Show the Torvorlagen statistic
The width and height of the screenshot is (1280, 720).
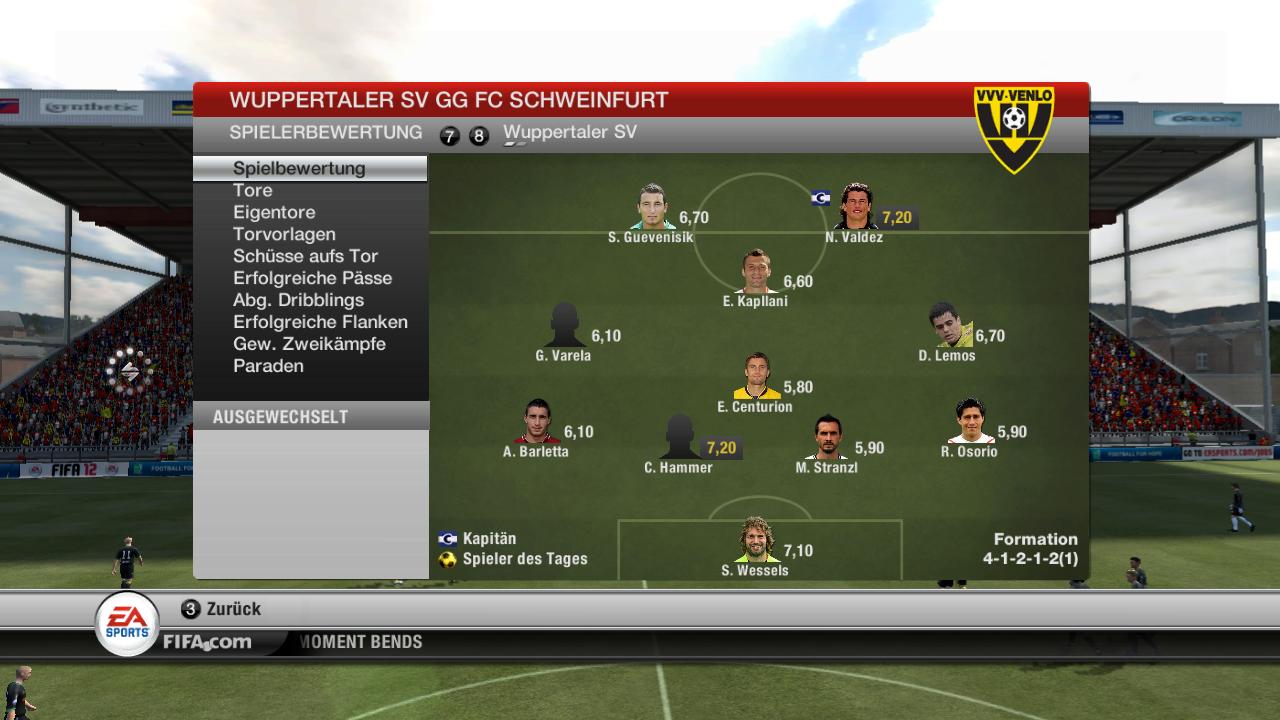[284, 234]
